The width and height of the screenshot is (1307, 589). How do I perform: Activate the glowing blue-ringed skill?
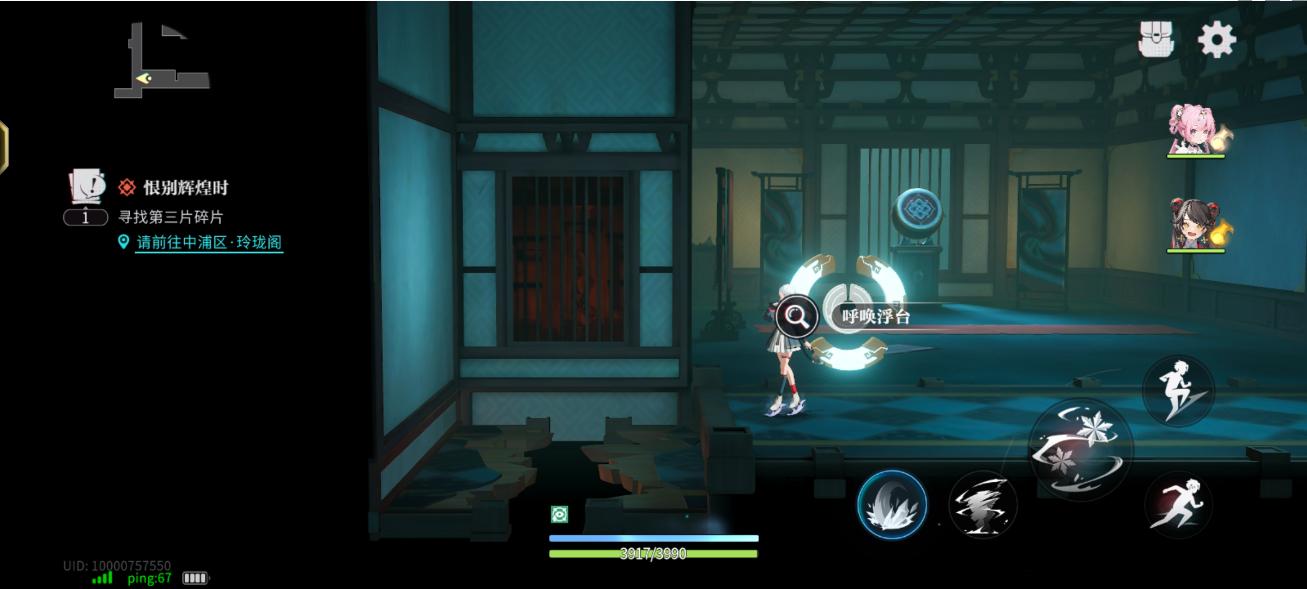[892, 505]
